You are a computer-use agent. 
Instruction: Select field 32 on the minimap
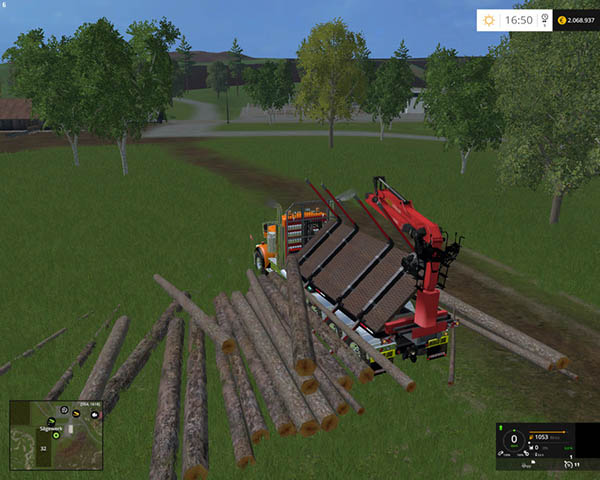44,448
